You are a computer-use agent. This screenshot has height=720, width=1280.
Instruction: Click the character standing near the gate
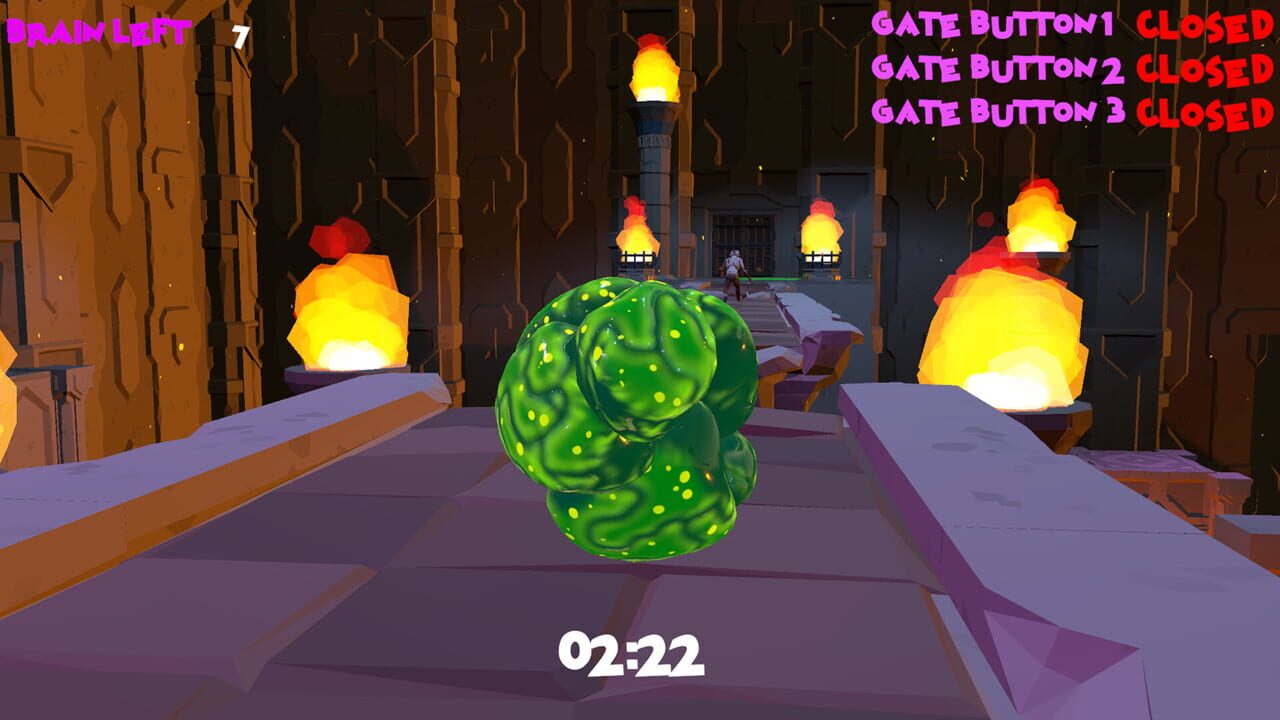click(x=735, y=265)
